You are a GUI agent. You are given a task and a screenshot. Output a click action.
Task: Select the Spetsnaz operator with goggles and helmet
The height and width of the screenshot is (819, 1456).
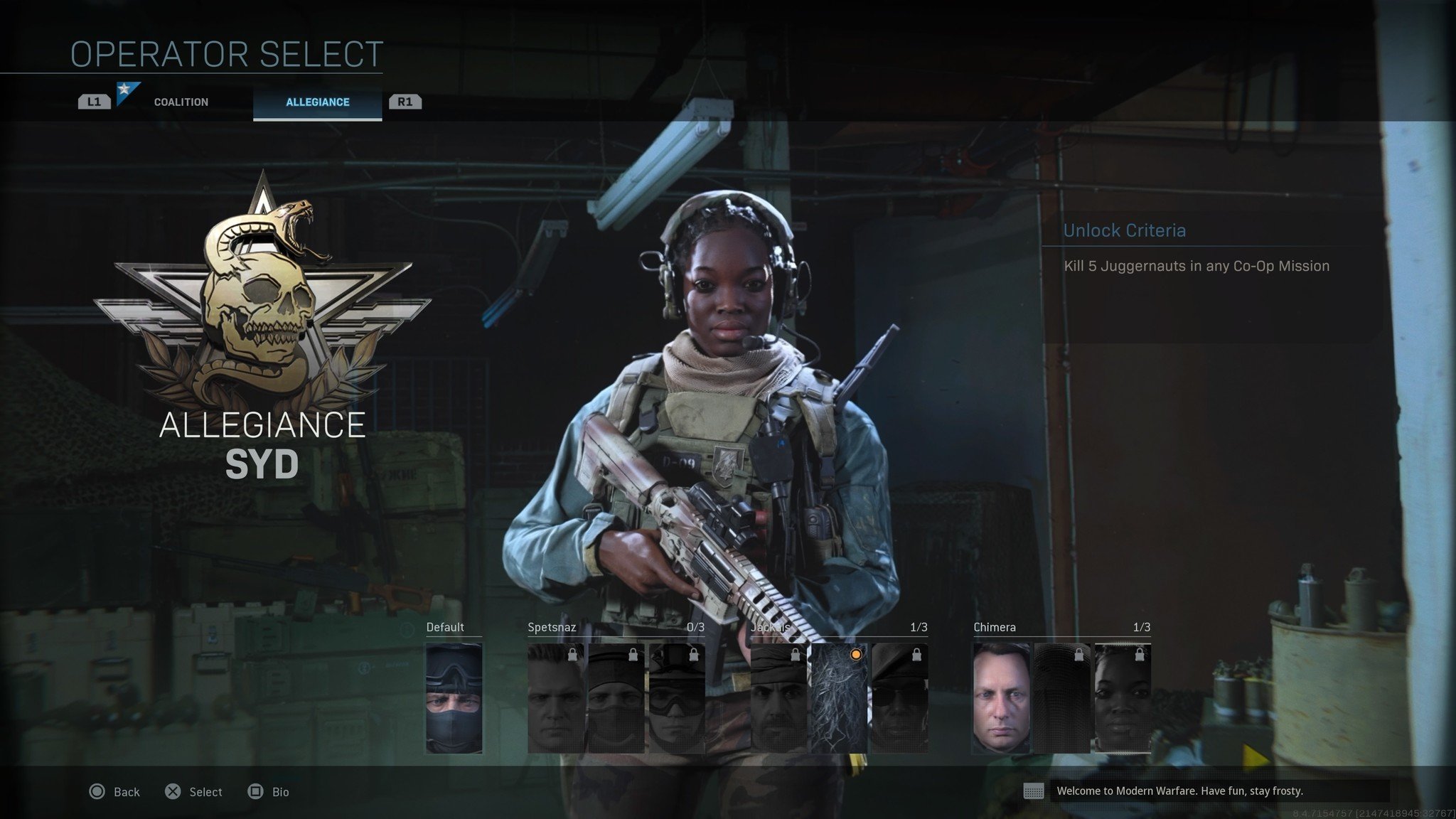[676, 698]
